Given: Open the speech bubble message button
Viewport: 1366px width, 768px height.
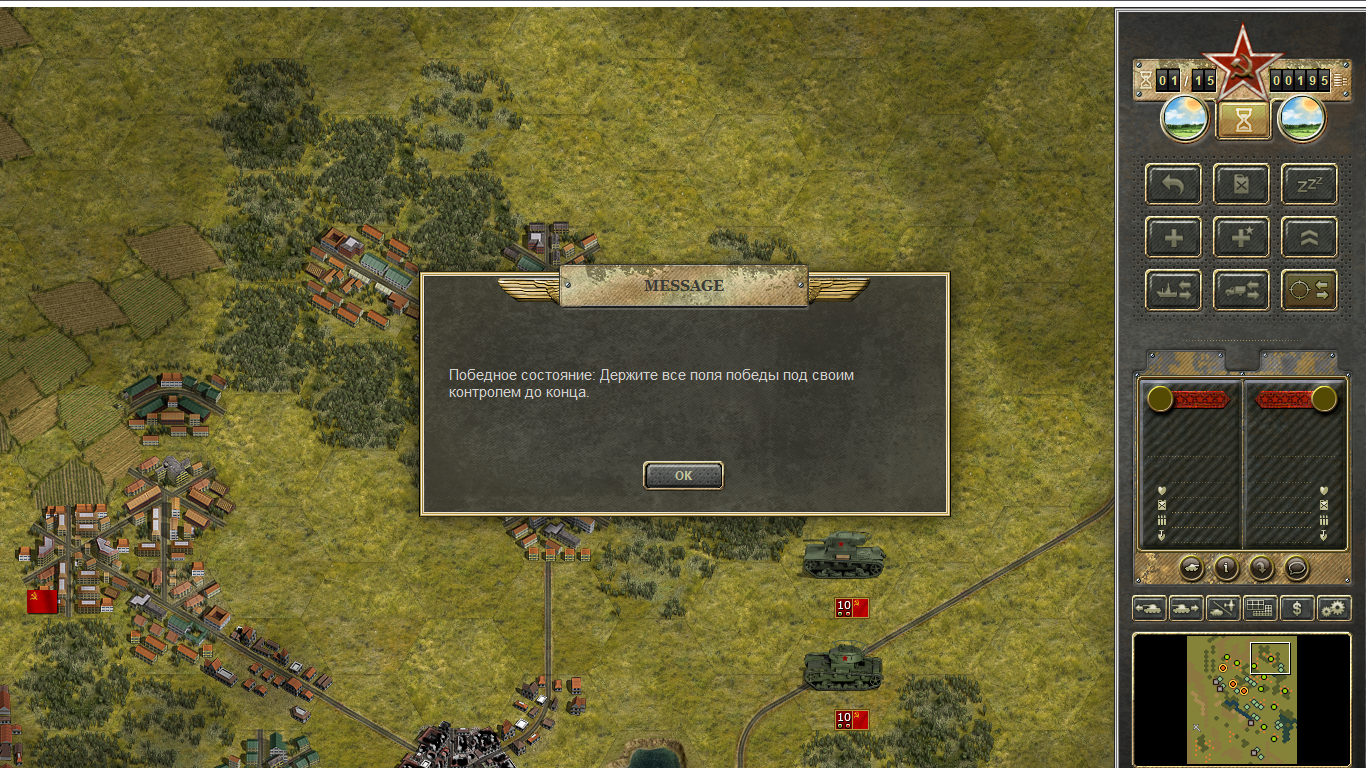Looking at the screenshot, I should pyautogui.click(x=1296, y=568).
